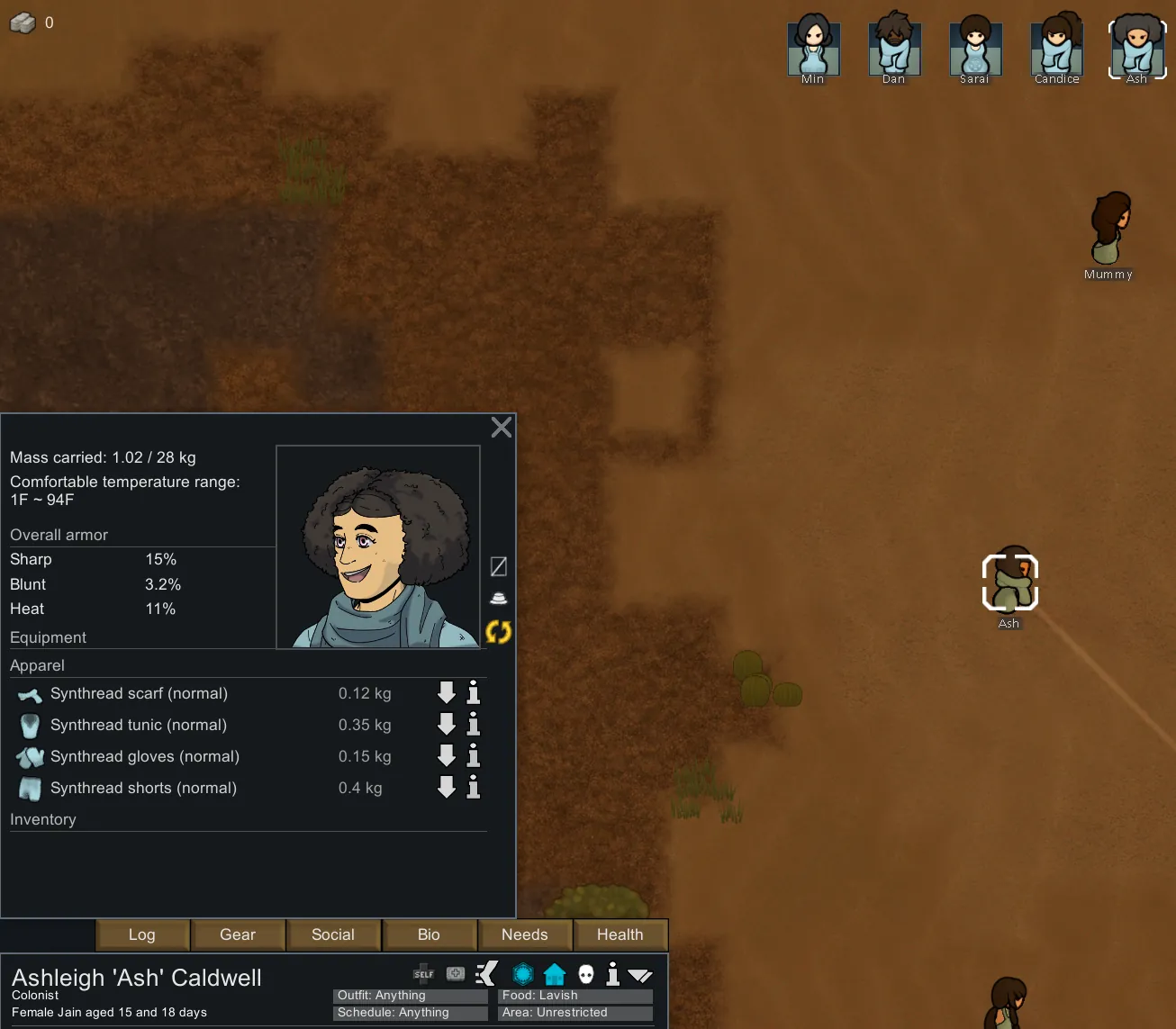
Task: Toggle self-tend medical icon
Action: [423, 974]
